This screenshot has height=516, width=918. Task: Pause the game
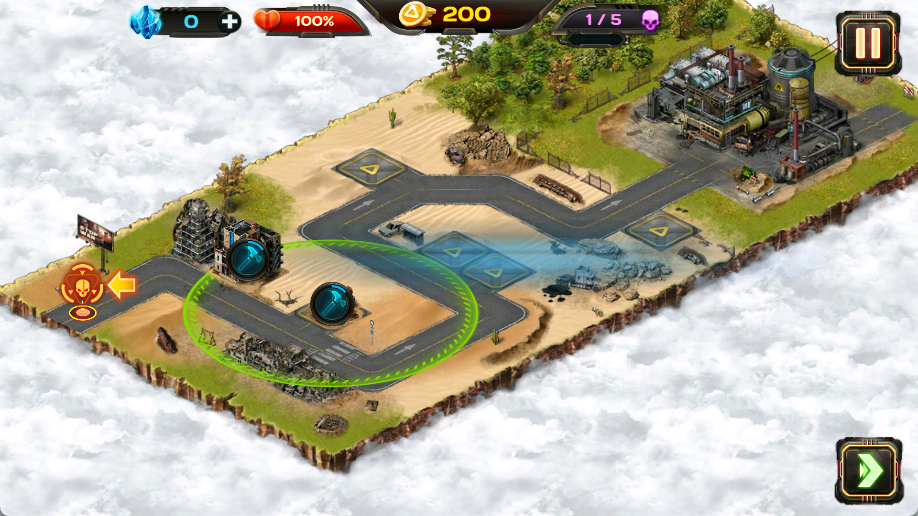point(867,44)
